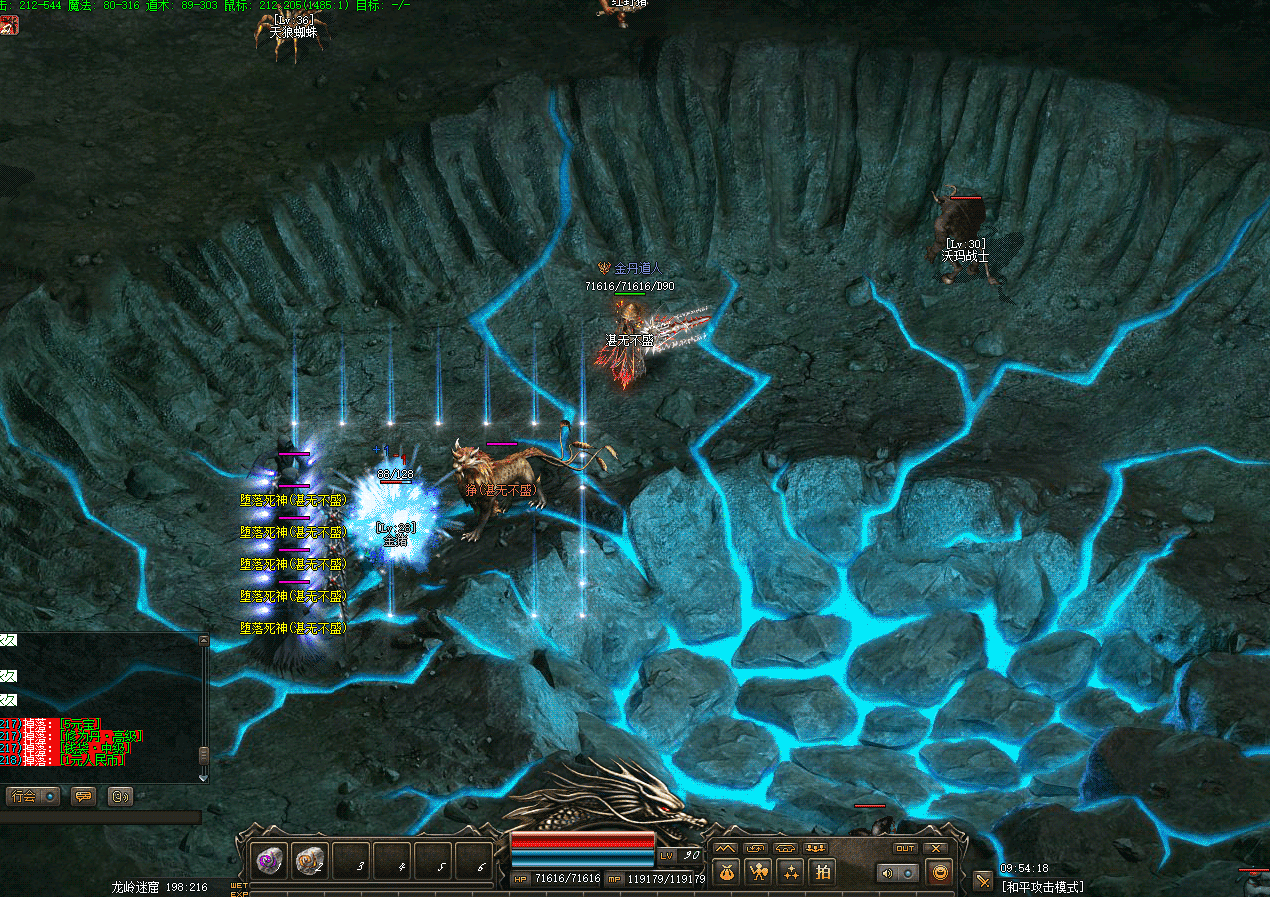This screenshot has height=897, width=1270.
Task: Open the mountain map button
Action: [725, 848]
